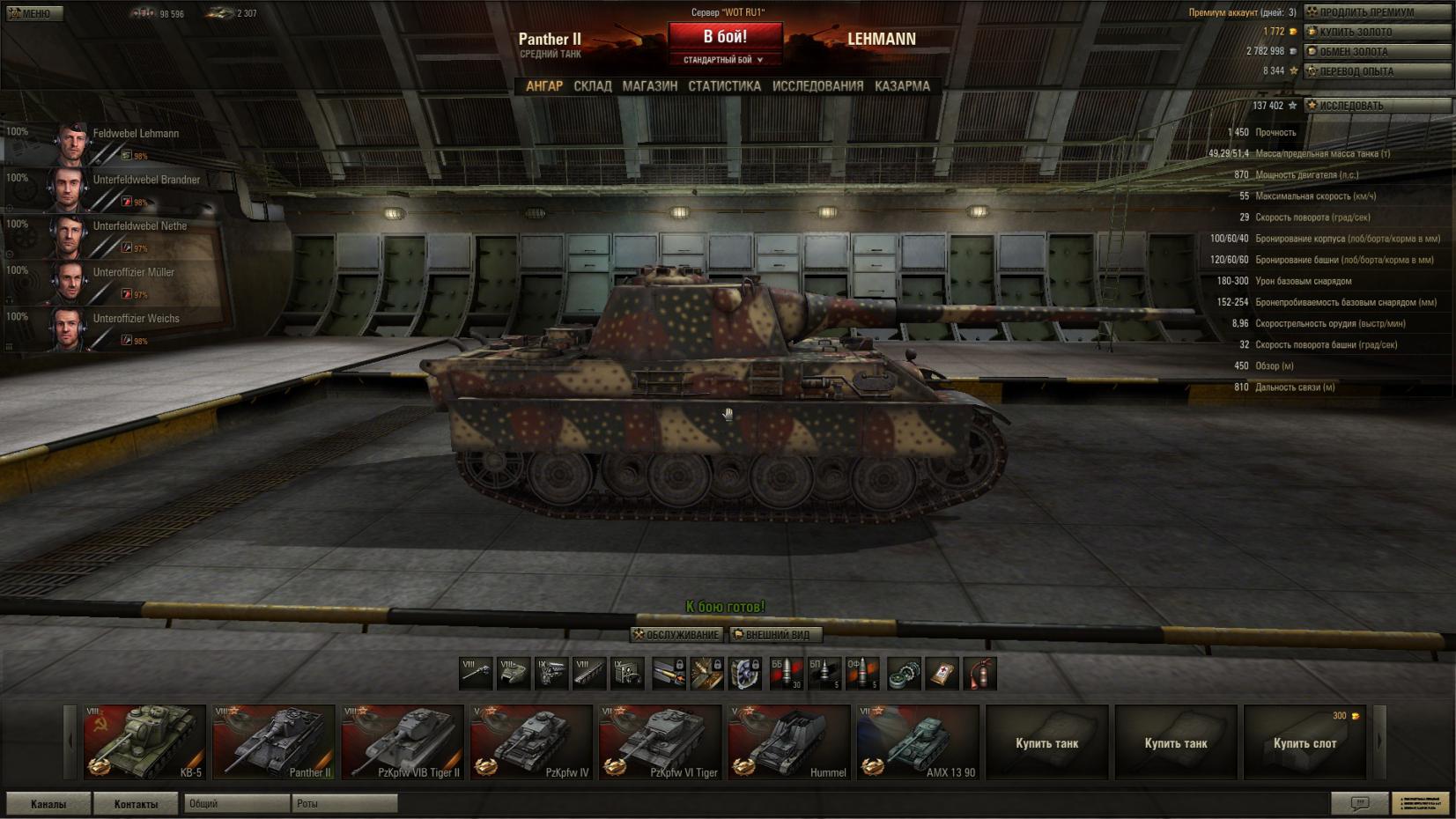Open the МАГАЗИН tab
Viewport: 1456px width, 819px height.
coord(649,86)
